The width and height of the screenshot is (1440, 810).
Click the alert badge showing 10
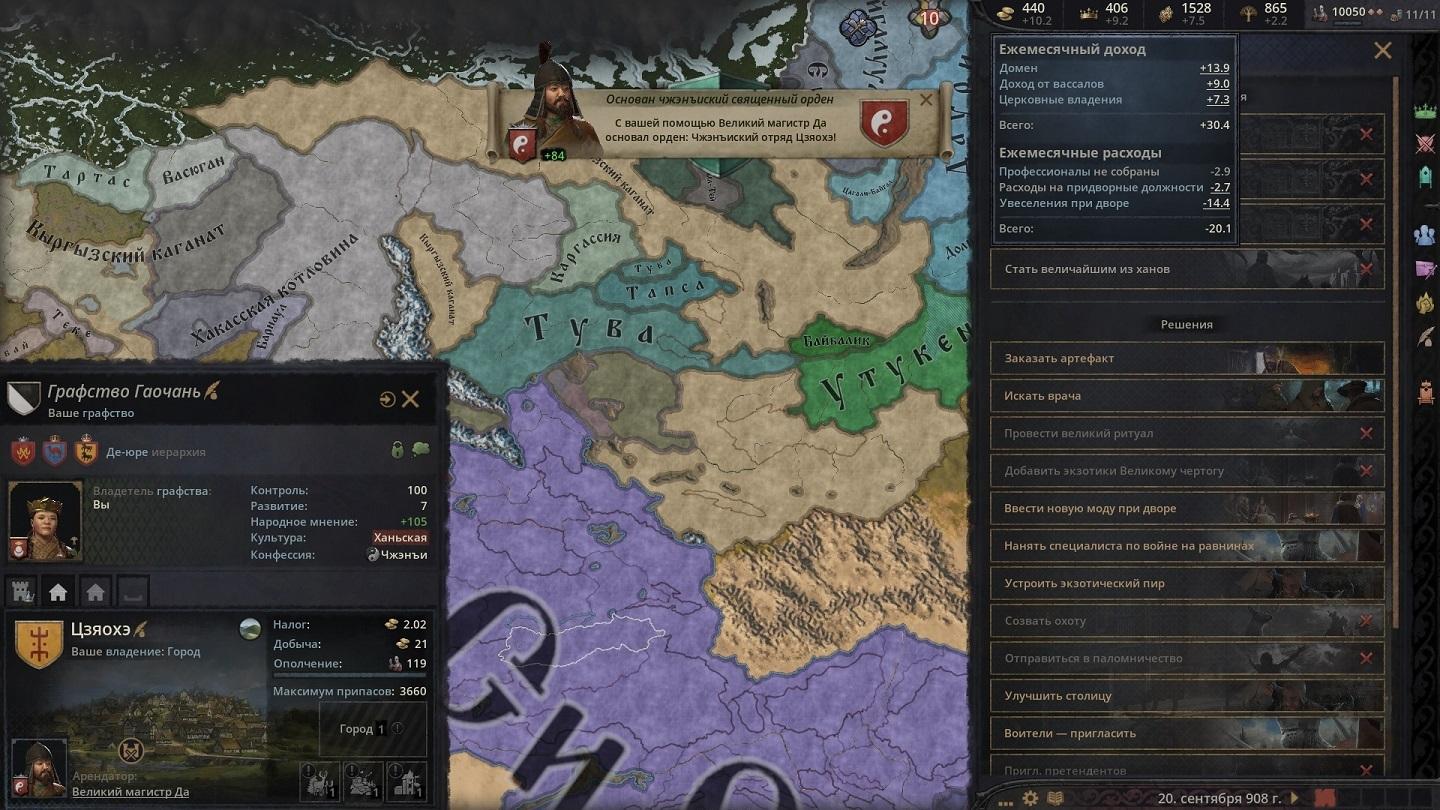tap(929, 18)
